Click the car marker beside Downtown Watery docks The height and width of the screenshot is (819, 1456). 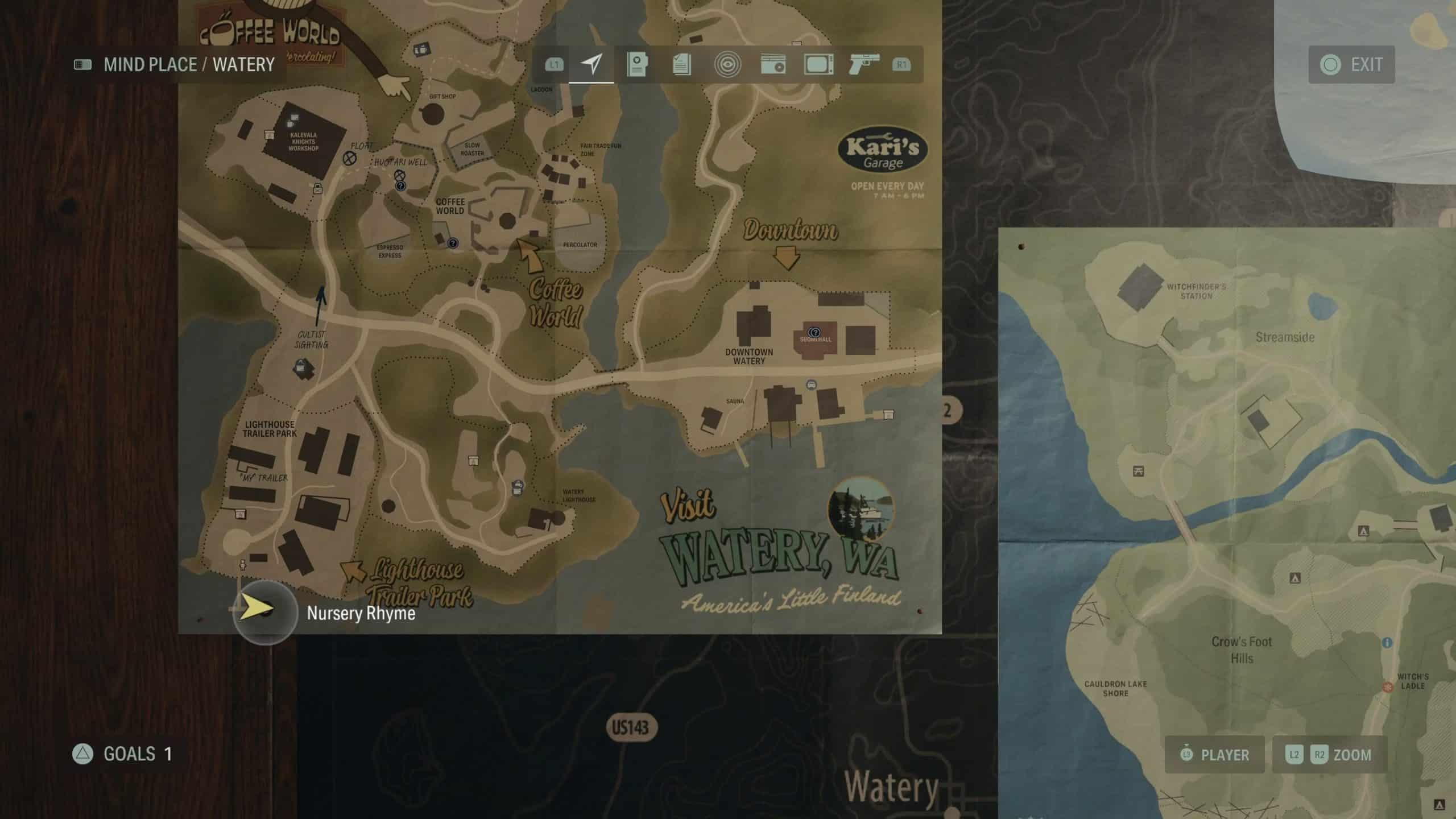coord(812,385)
